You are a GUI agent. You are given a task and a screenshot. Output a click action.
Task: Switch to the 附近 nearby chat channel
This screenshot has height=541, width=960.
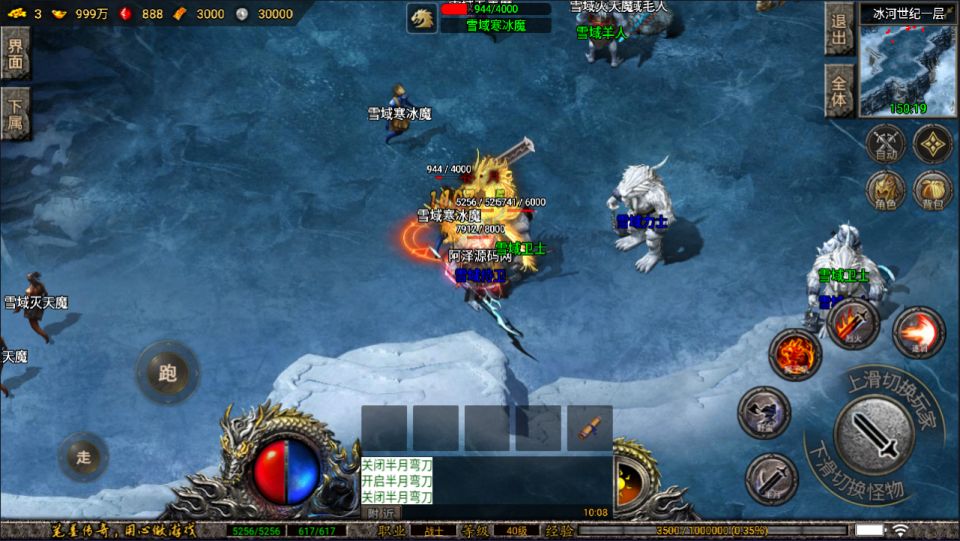tap(380, 512)
